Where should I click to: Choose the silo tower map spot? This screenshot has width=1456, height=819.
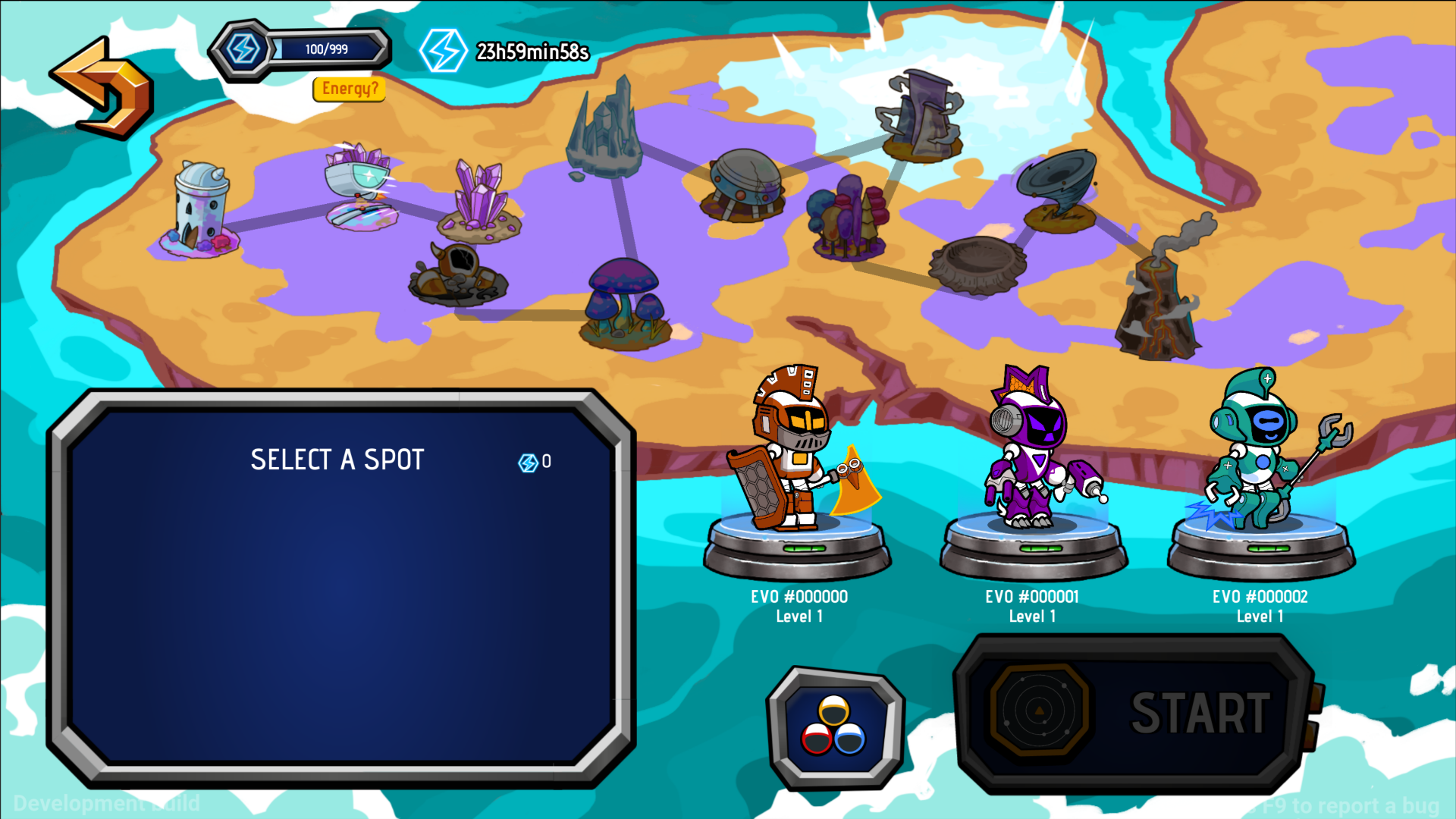click(x=199, y=209)
